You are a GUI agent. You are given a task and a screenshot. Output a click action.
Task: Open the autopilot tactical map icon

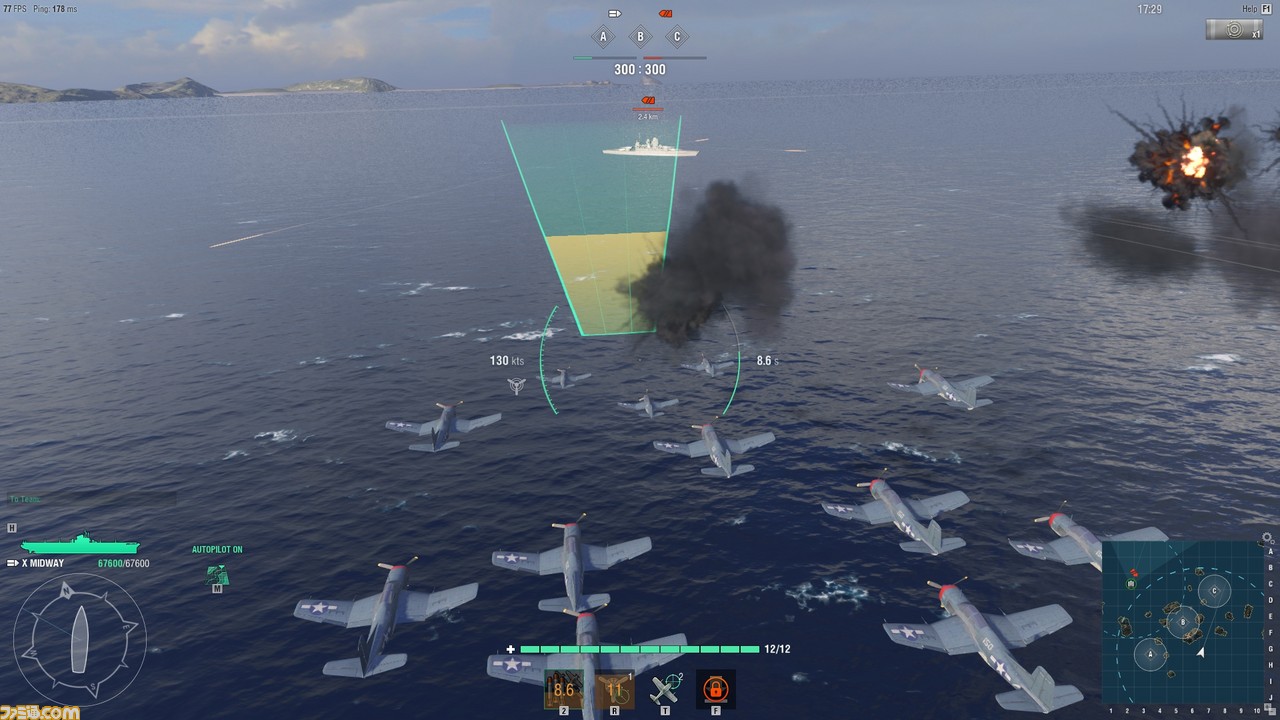pos(217,574)
